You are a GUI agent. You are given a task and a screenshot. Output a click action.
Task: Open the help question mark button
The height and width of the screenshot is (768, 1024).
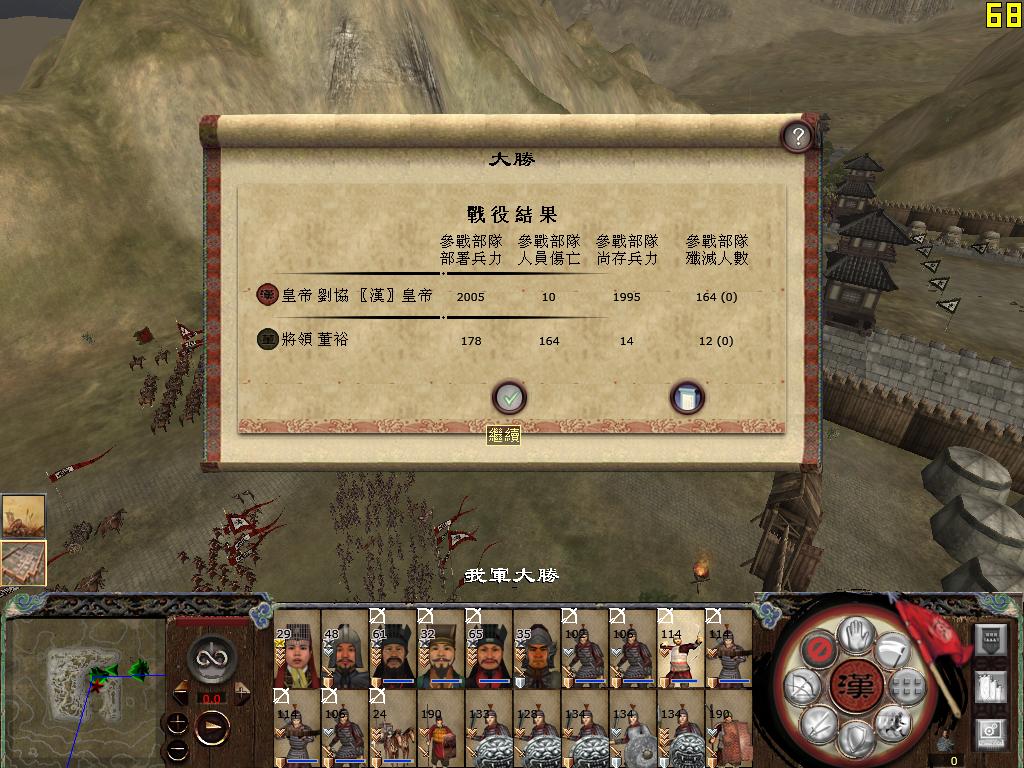click(x=796, y=136)
